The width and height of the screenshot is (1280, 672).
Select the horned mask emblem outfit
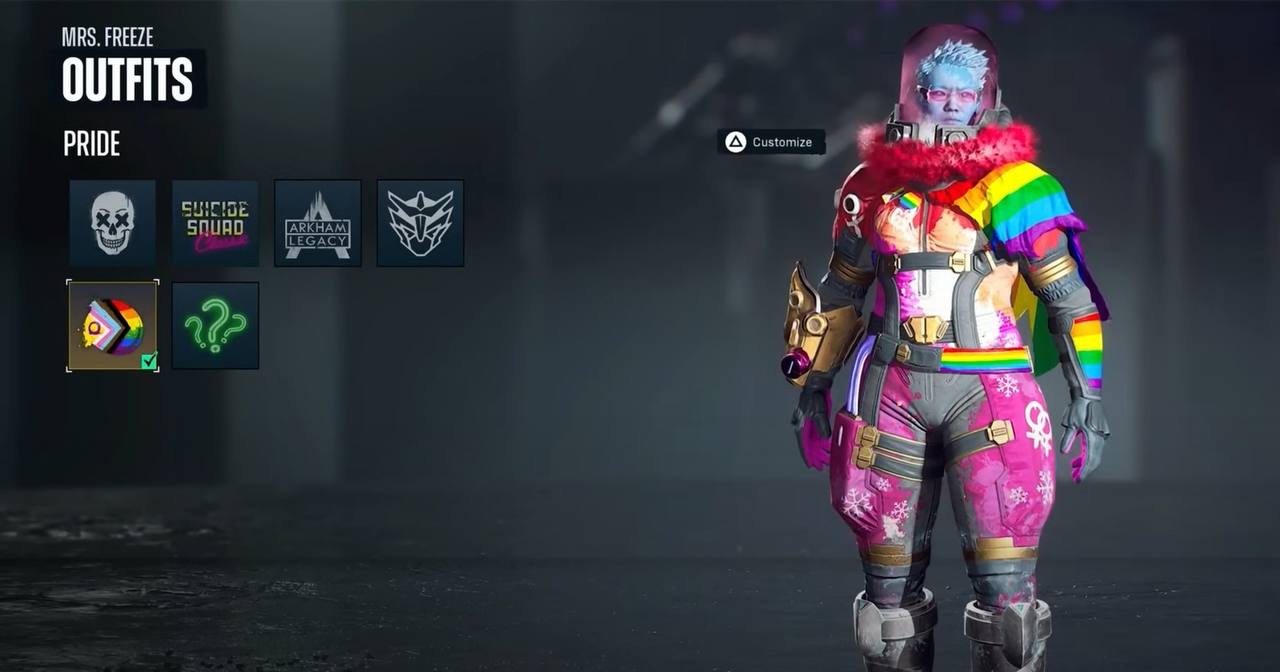[x=420, y=223]
